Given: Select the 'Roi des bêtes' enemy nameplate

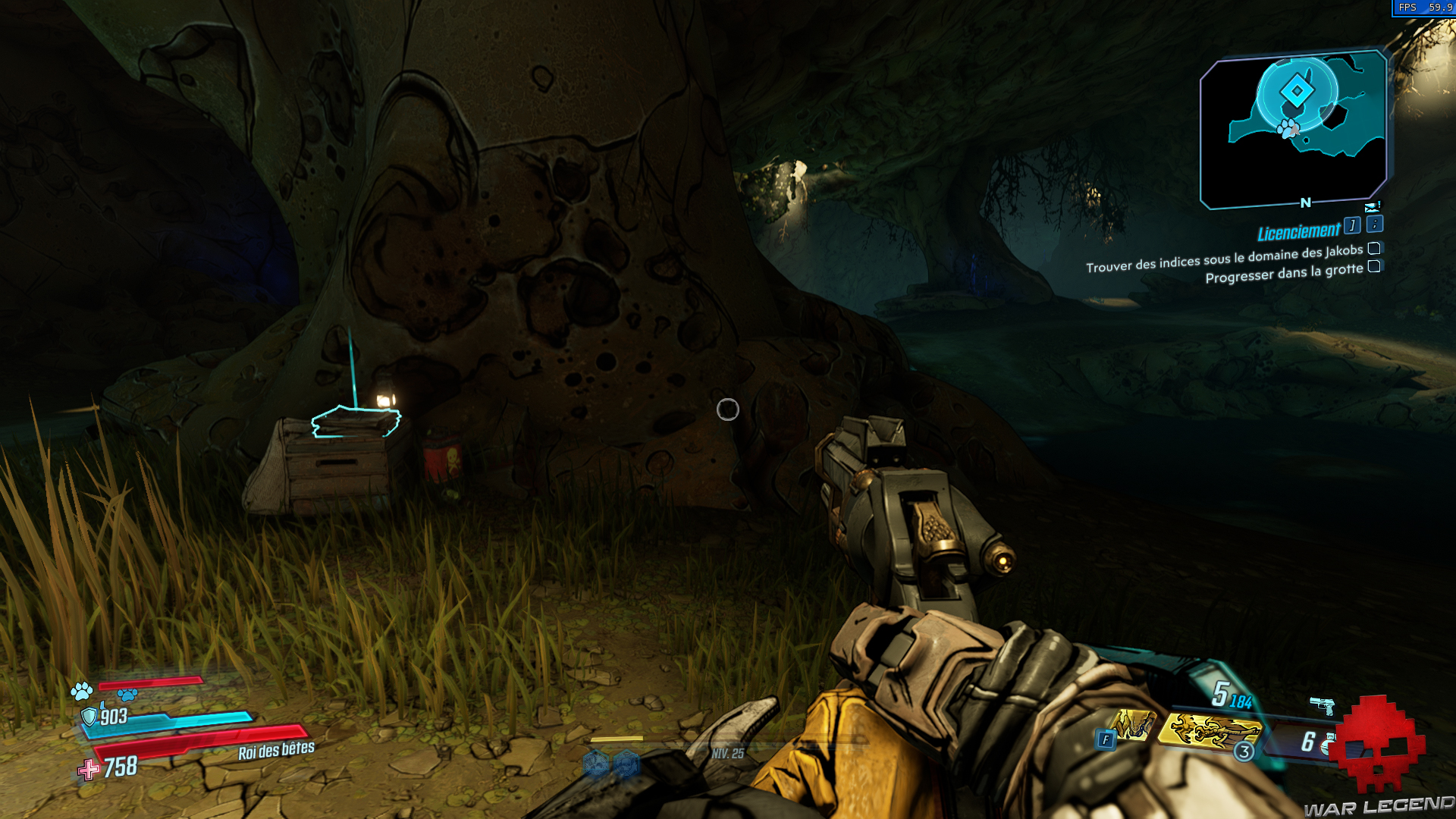Looking at the screenshot, I should 275,752.
